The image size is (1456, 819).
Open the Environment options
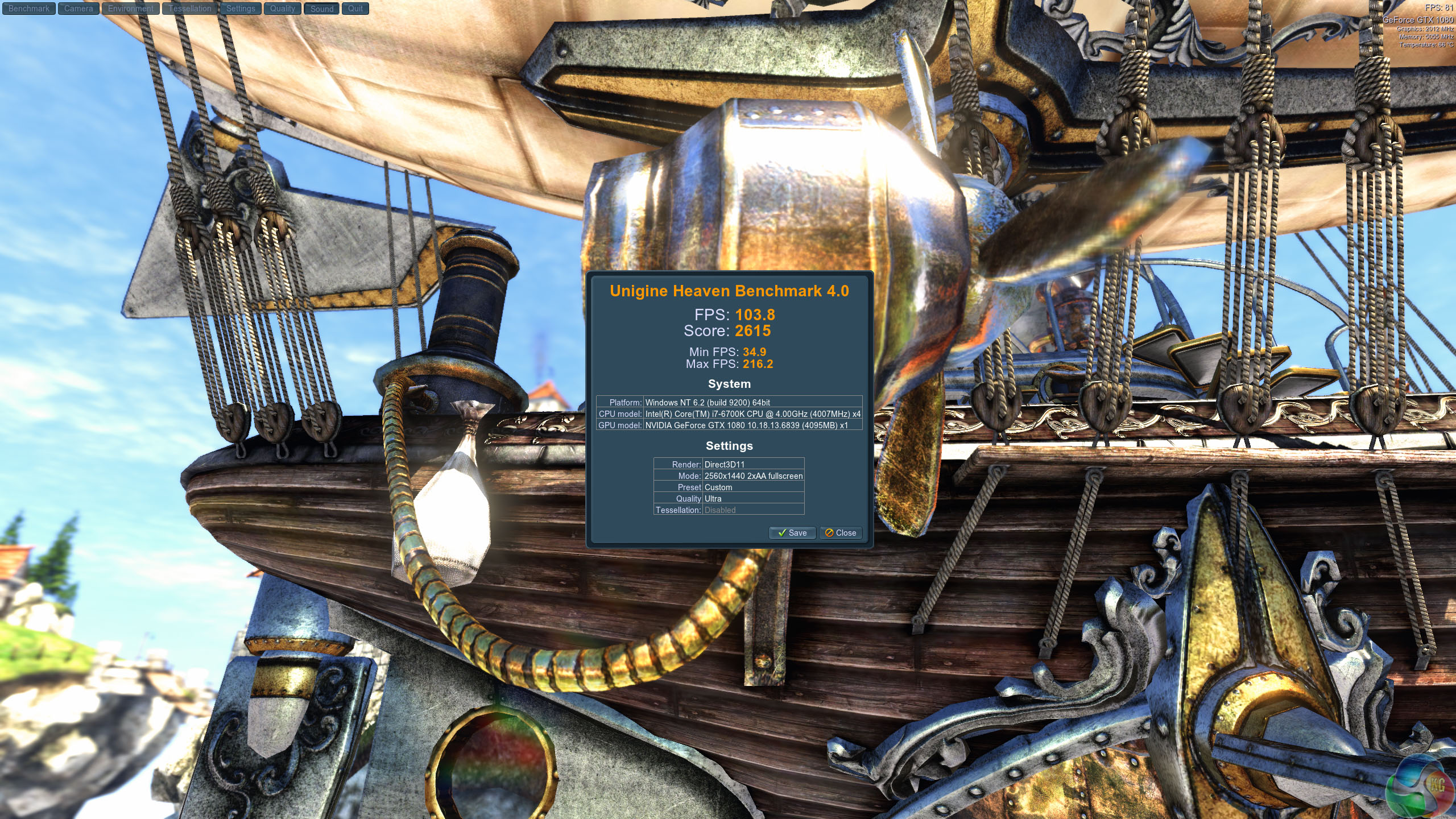pyautogui.click(x=131, y=9)
